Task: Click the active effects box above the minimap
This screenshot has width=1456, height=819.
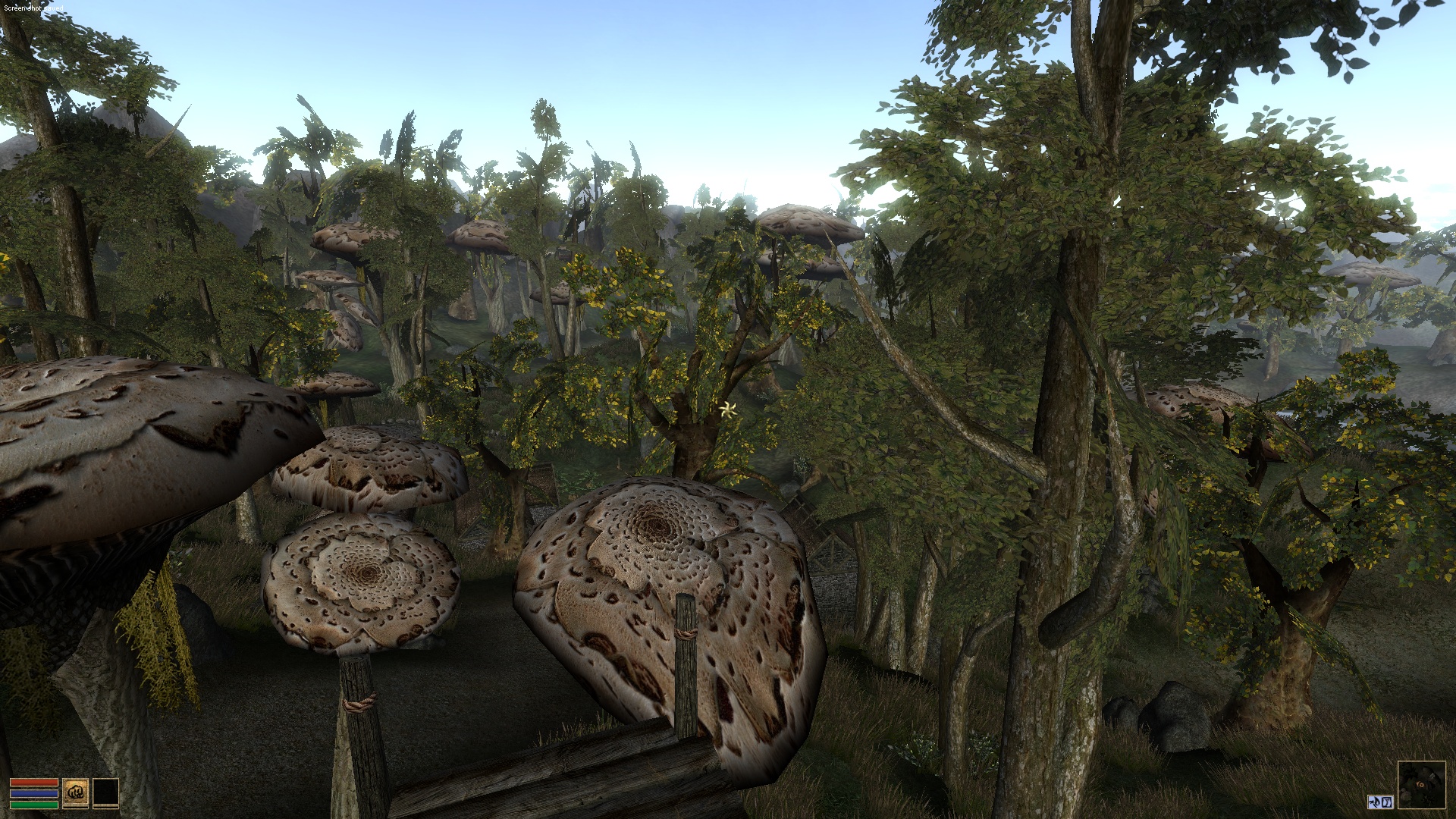Action: [x=1382, y=802]
